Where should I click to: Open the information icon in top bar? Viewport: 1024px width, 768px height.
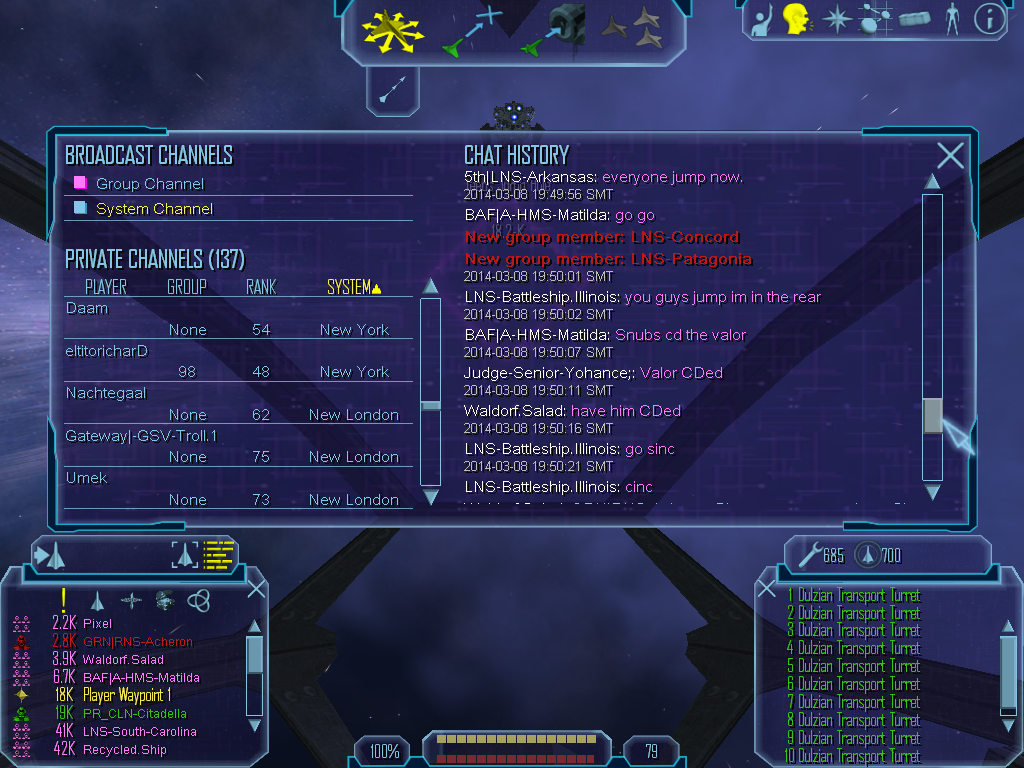tap(988, 20)
